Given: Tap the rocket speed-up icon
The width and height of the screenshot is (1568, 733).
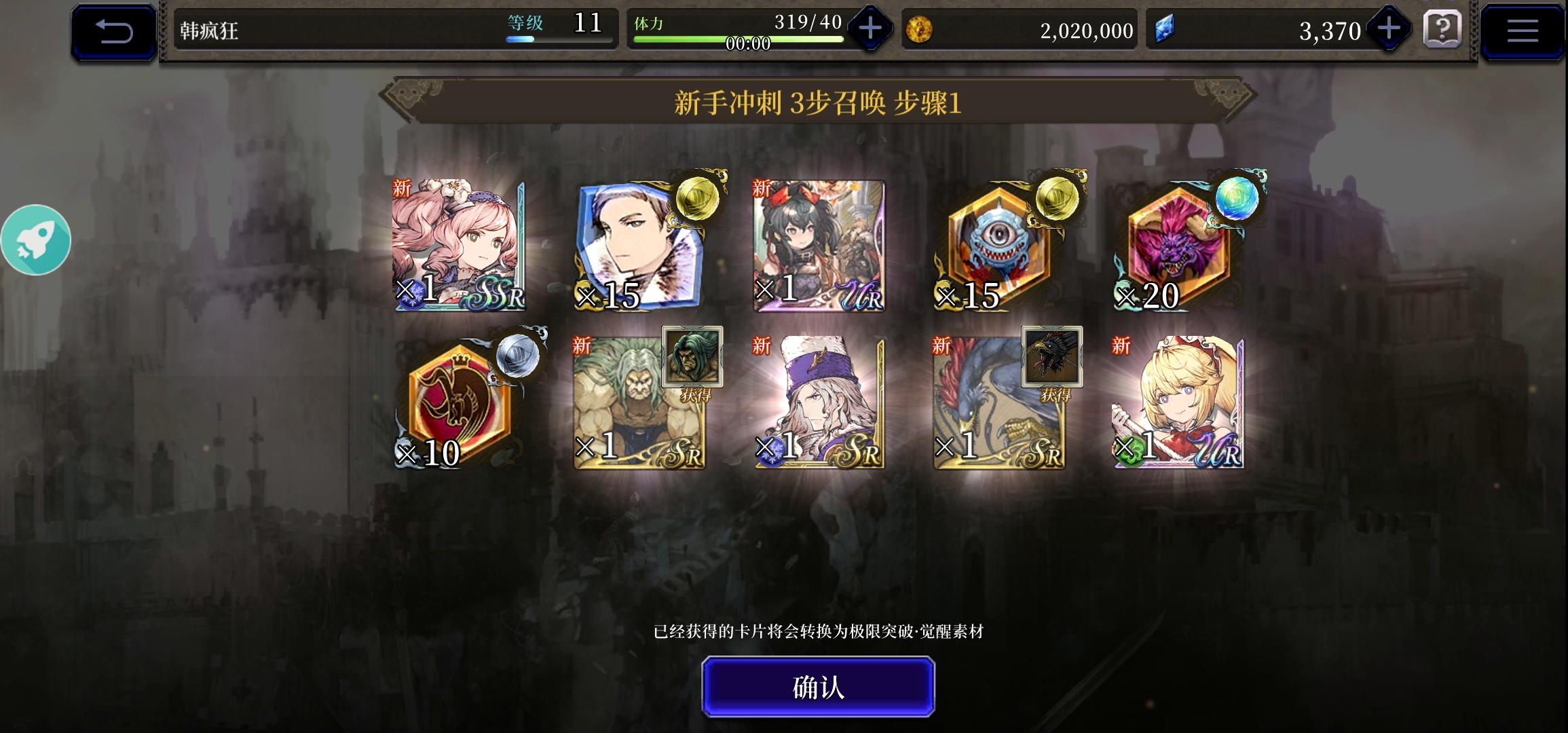Looking at the screenshot, I should [37, 240].
